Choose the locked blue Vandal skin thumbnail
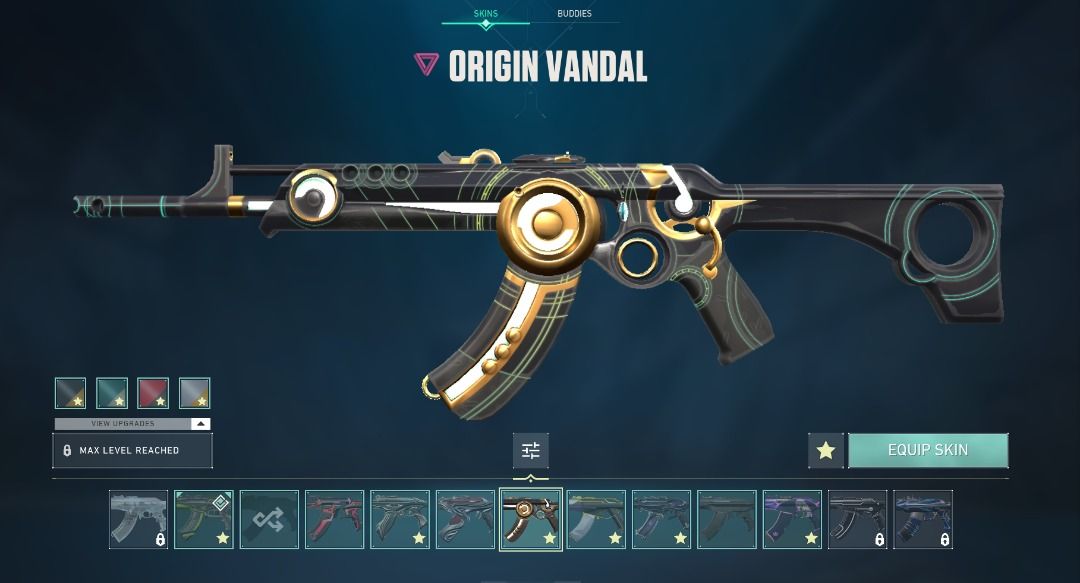This screenshot has height=583, width=1080. [922, 519]
